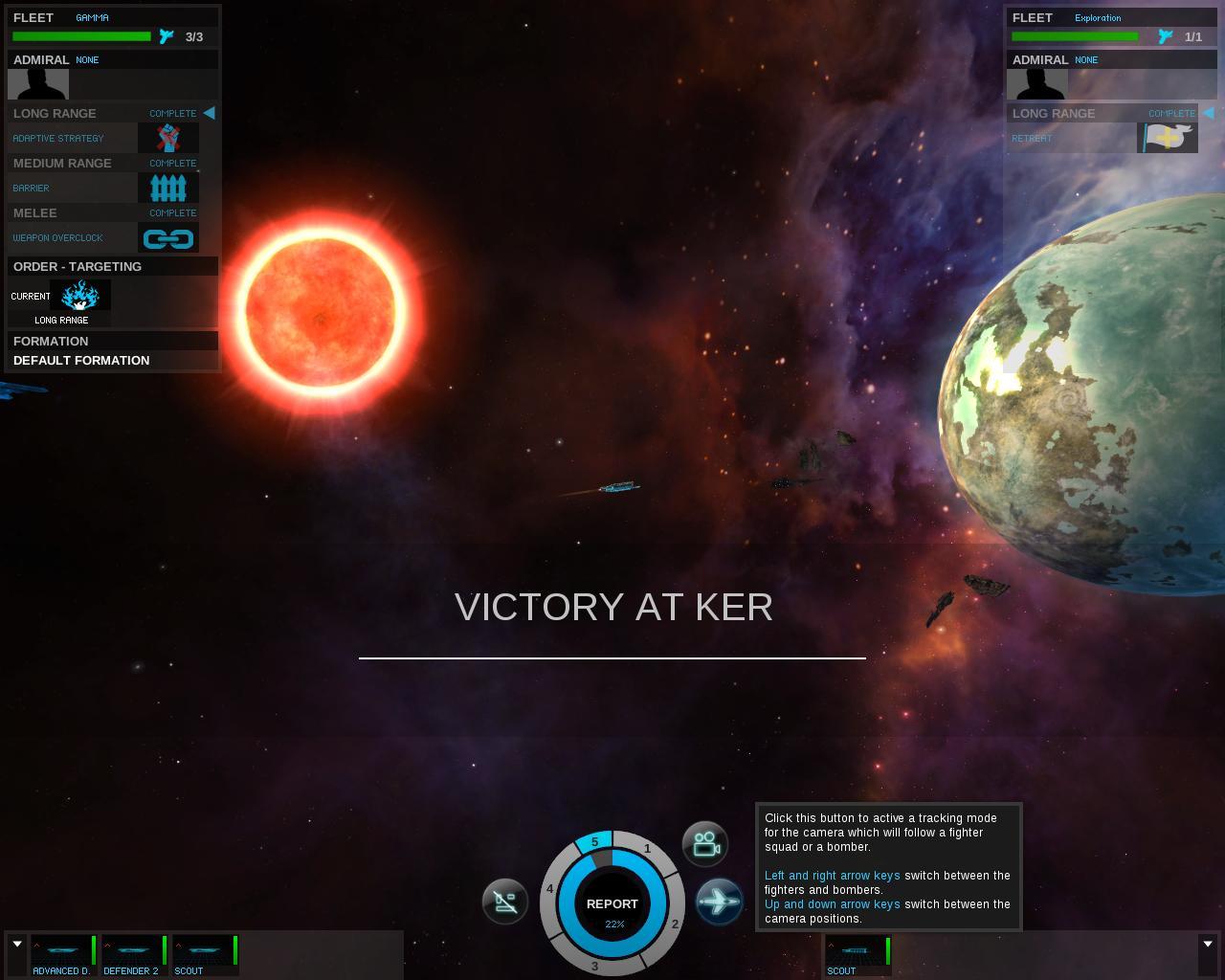Screen dimensions: 1225x980
Task: Choose the Barrier medium range card
Action: (x=168, y=188)
